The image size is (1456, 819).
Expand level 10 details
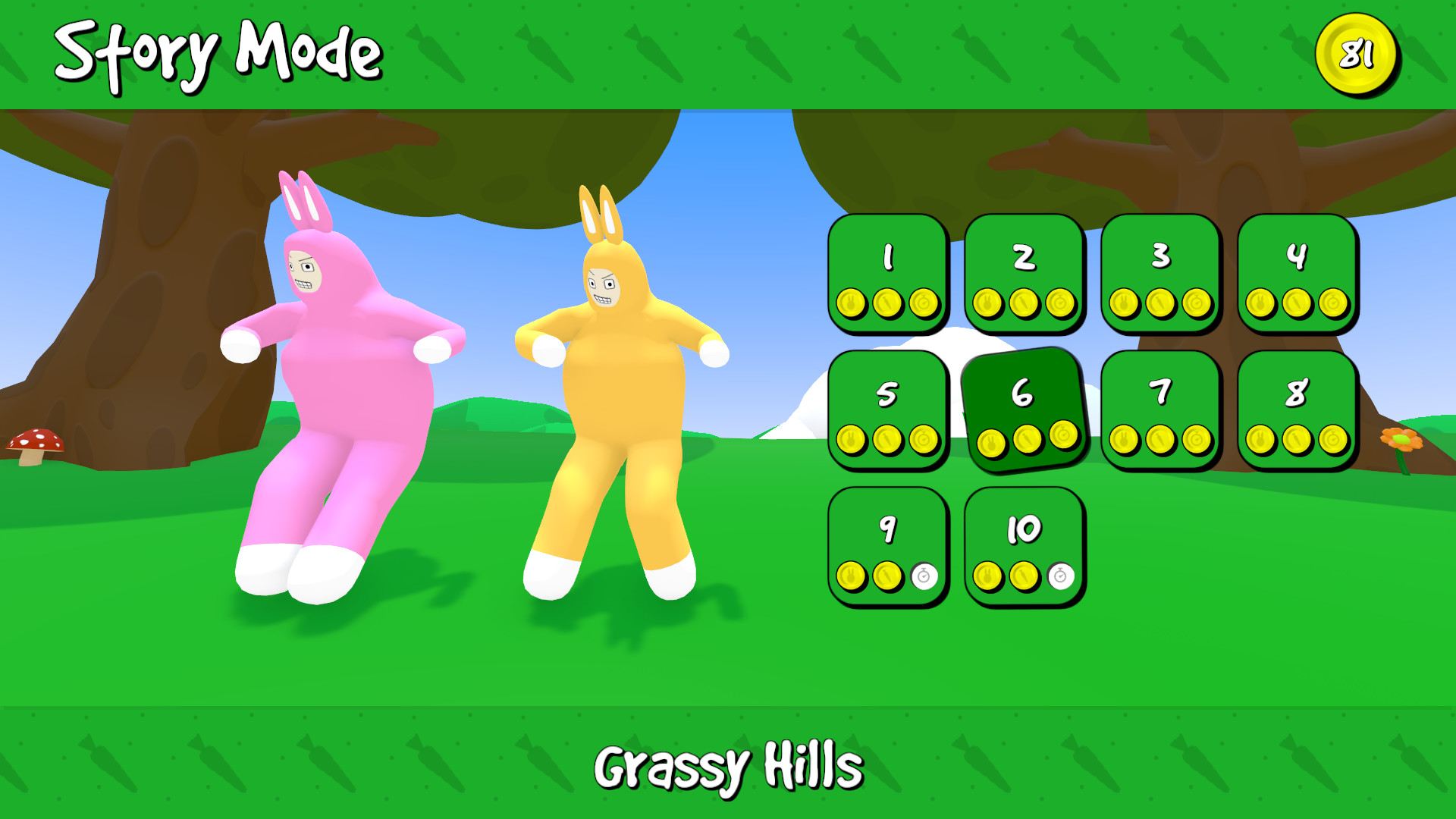pyautogui.click(x=1024, y=531)
